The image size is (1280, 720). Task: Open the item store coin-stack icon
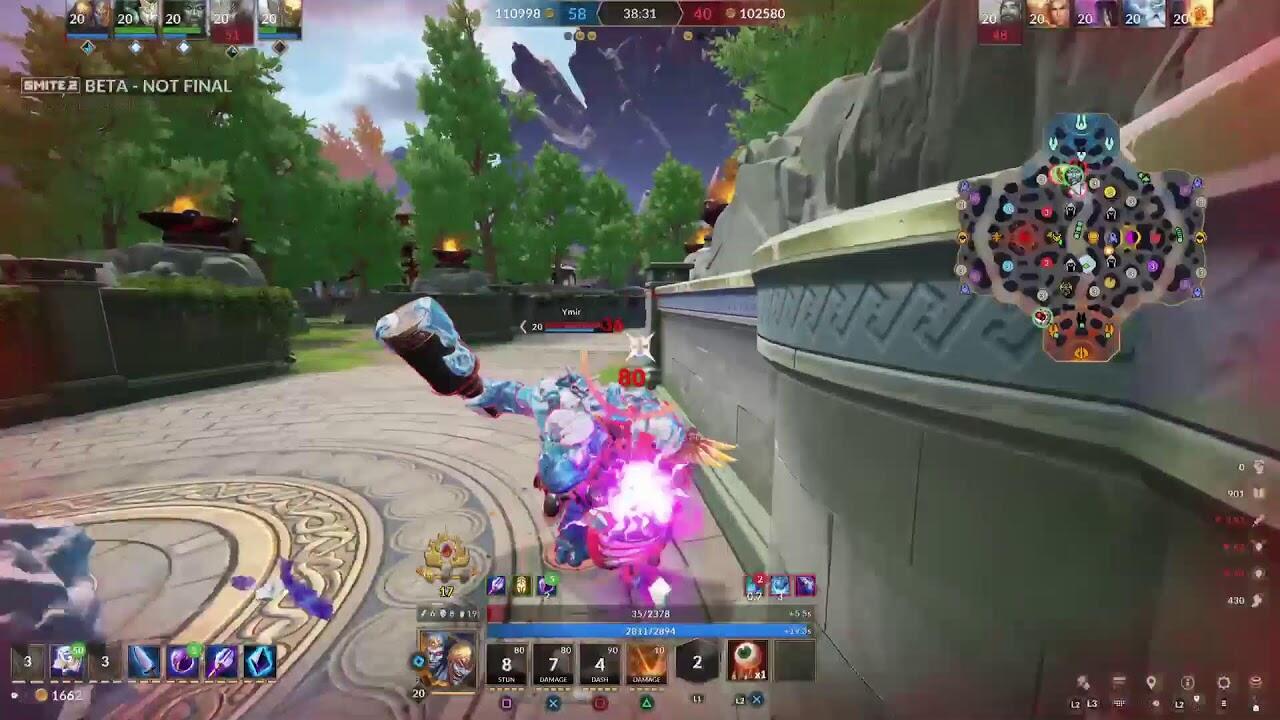(x=1256, y=683)
